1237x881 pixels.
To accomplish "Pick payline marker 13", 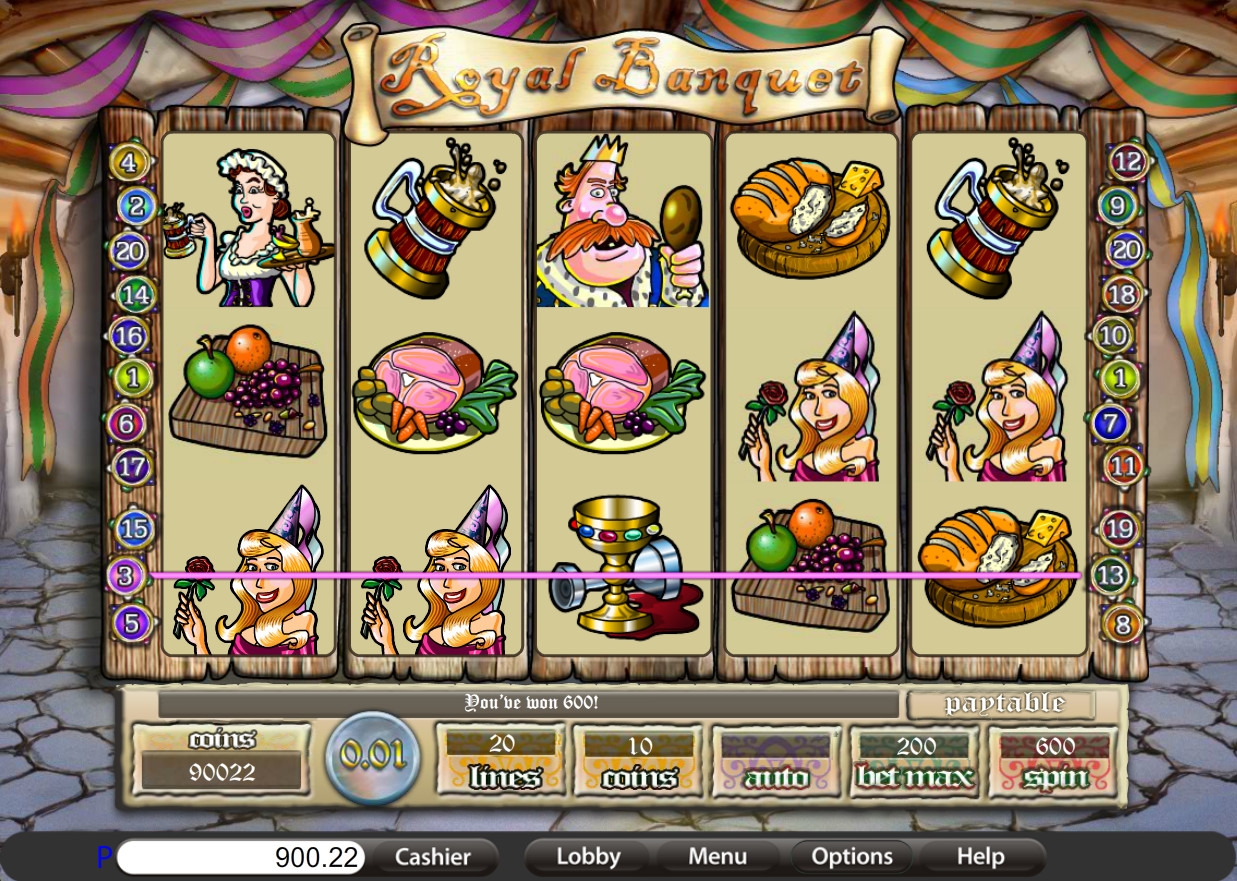I will [x=1110, y=576].
